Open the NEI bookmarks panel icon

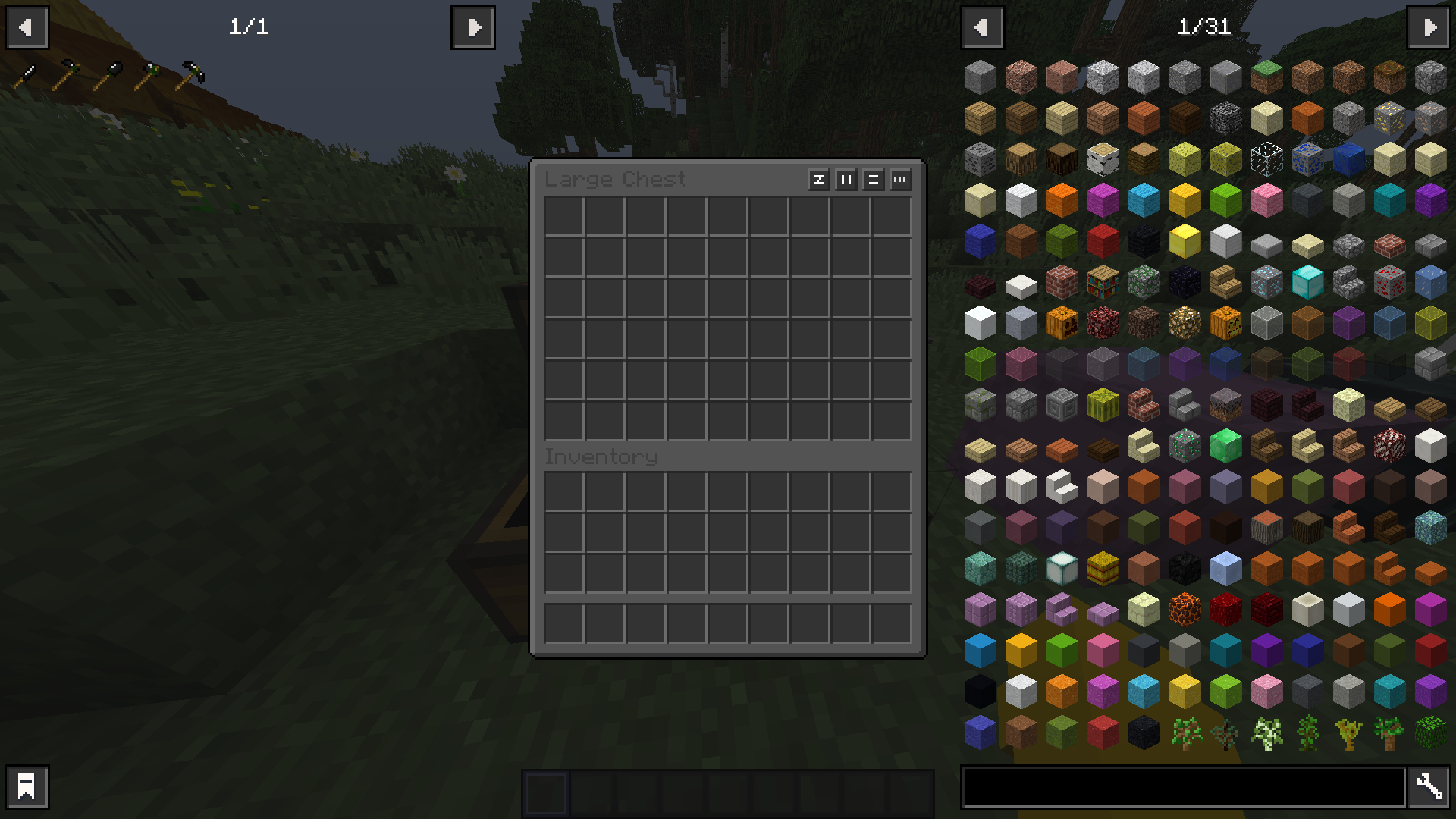pyautogui.click(x=27, y=786)
